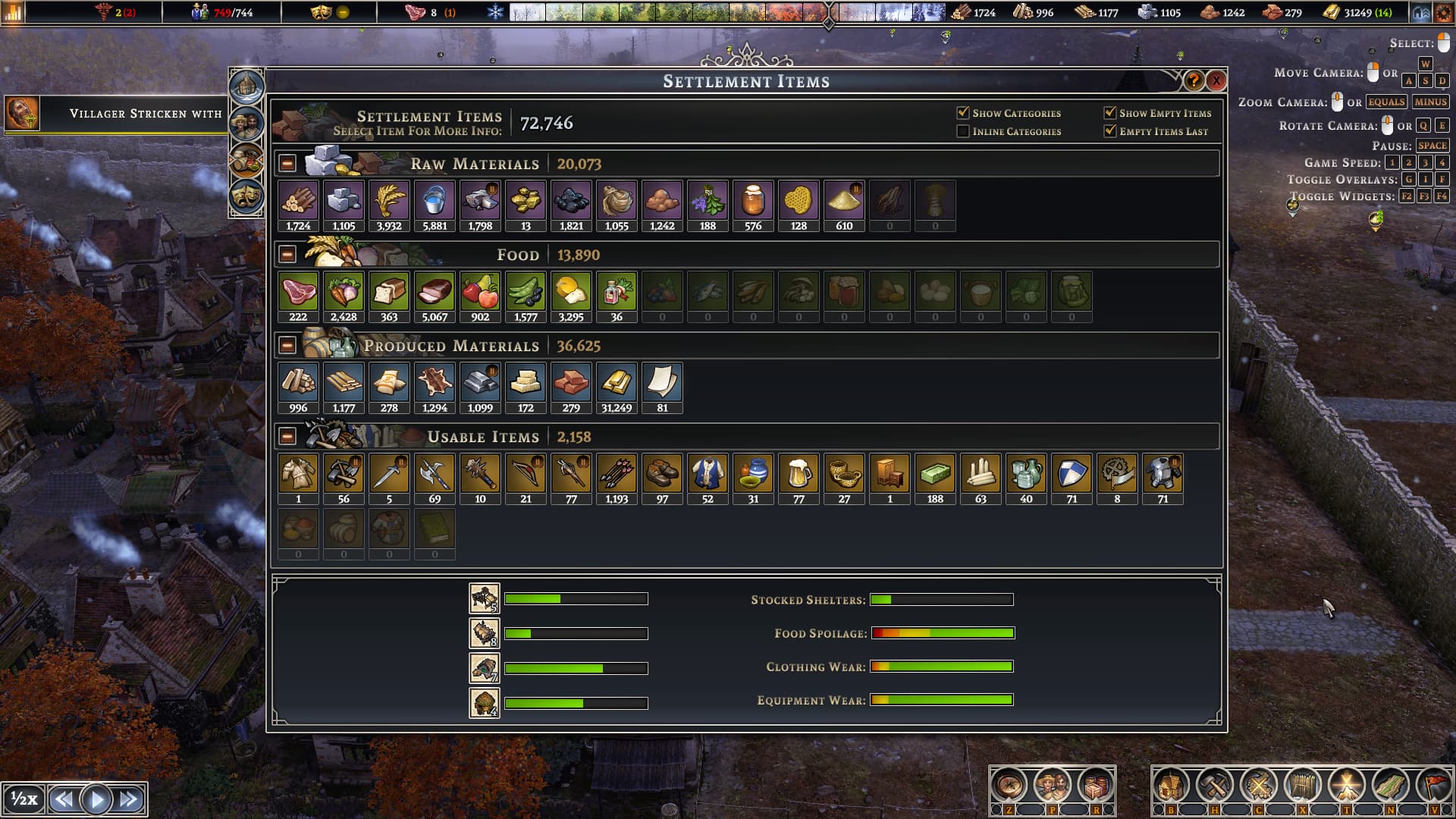1456x819 pixels.
Task: Click the play button in speed controls
Action: [96, 799]
